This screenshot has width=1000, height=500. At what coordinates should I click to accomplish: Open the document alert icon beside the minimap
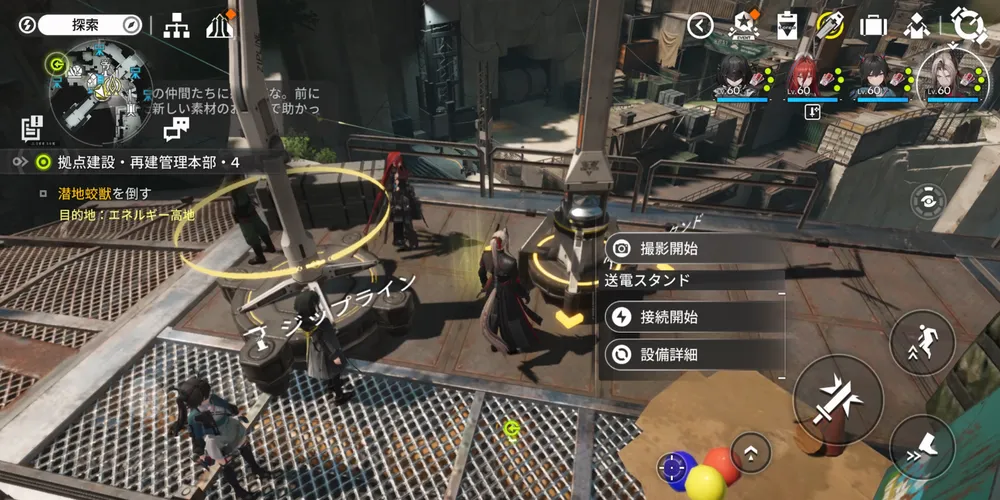tap(32, 127)
